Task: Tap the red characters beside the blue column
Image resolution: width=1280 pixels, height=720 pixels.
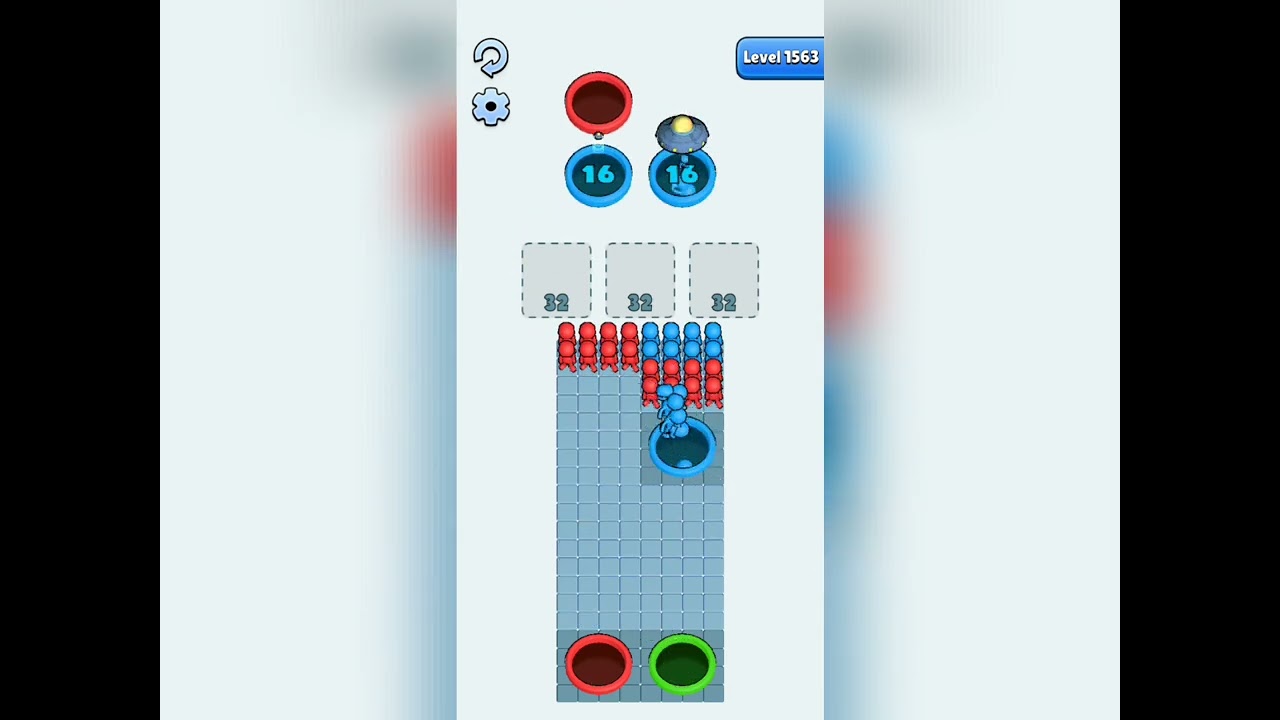Action: [710, 385]
